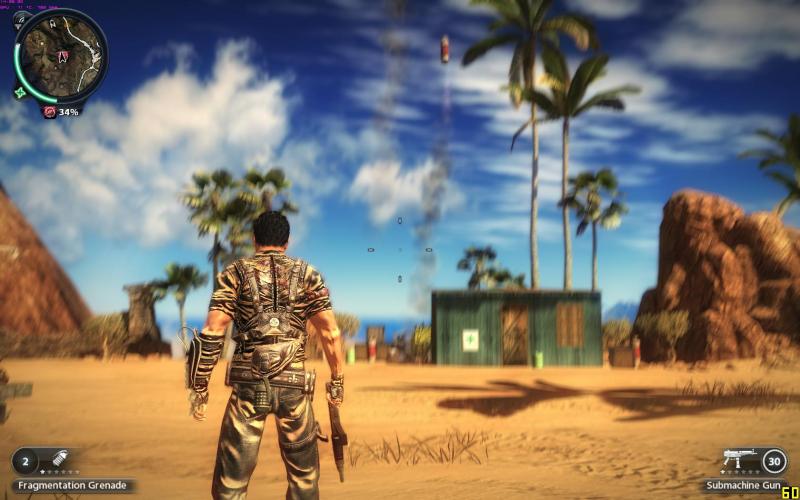Select the Fragmentation Grenade icon
The width and height of the screenshot is (800, 500).
click(x=58, y=460)
